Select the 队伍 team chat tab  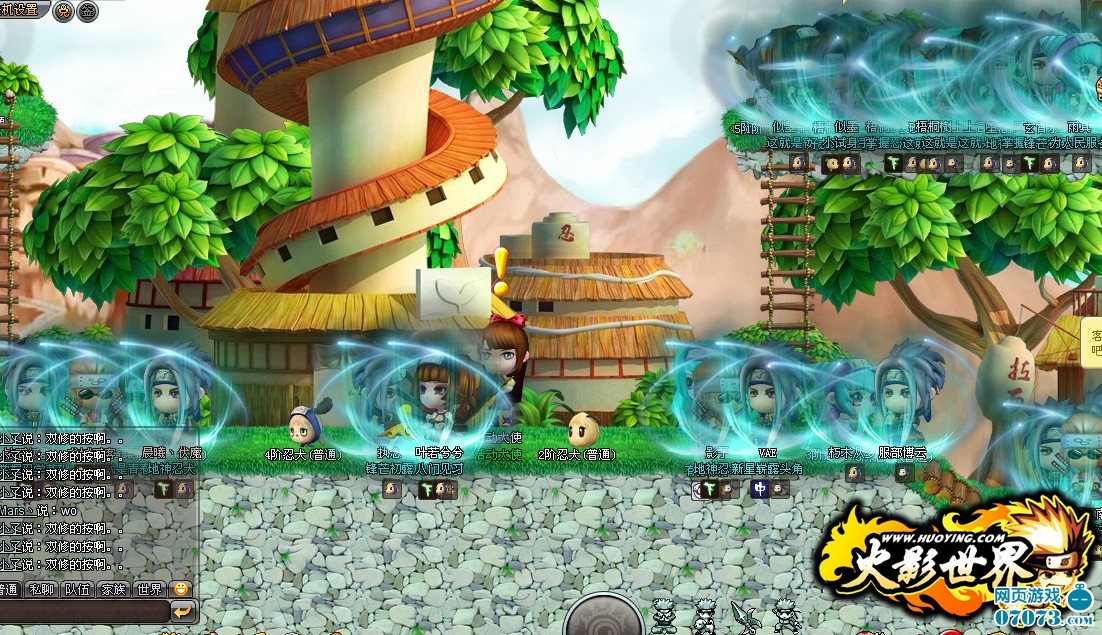click(x=77, y=589)
